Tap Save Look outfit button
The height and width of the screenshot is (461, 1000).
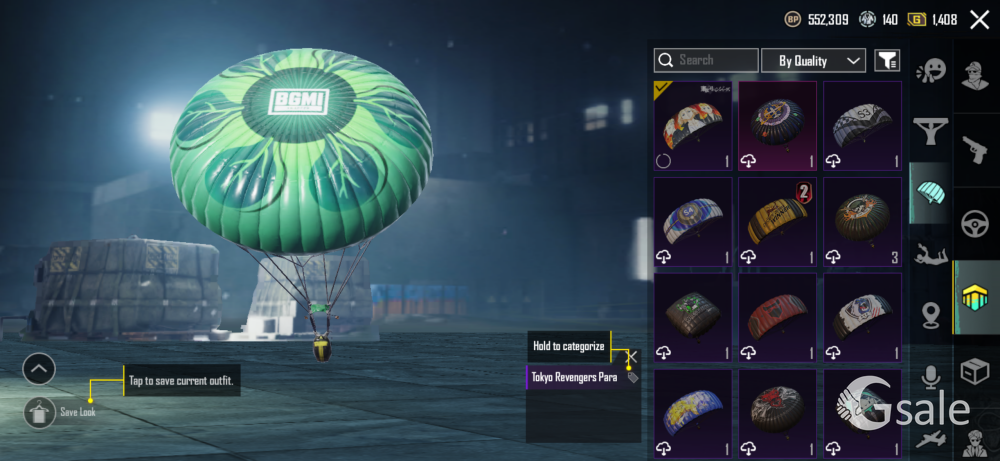38,411
